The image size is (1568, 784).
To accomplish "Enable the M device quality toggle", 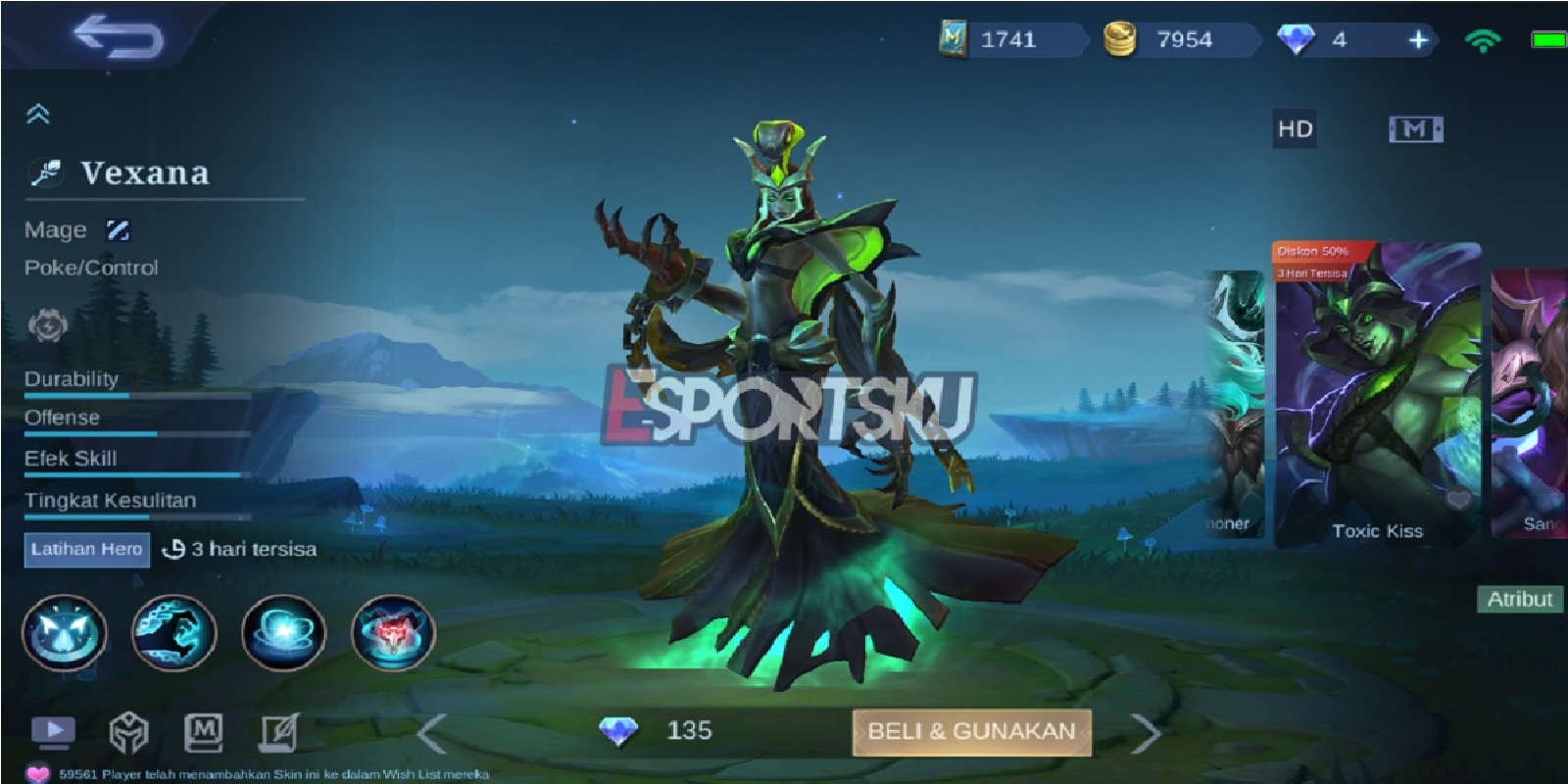I will [1415, 127].
